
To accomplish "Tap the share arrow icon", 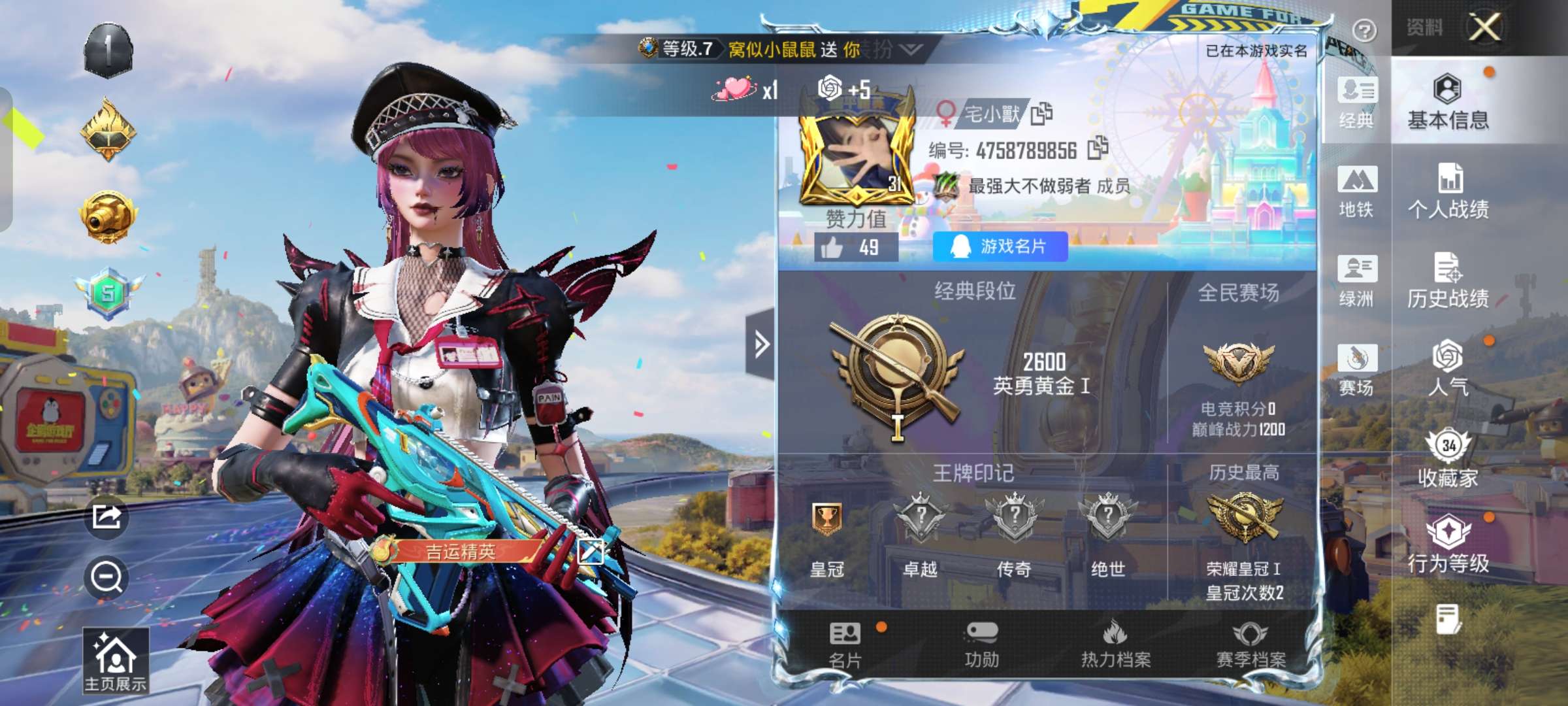I will coord(106,517).
